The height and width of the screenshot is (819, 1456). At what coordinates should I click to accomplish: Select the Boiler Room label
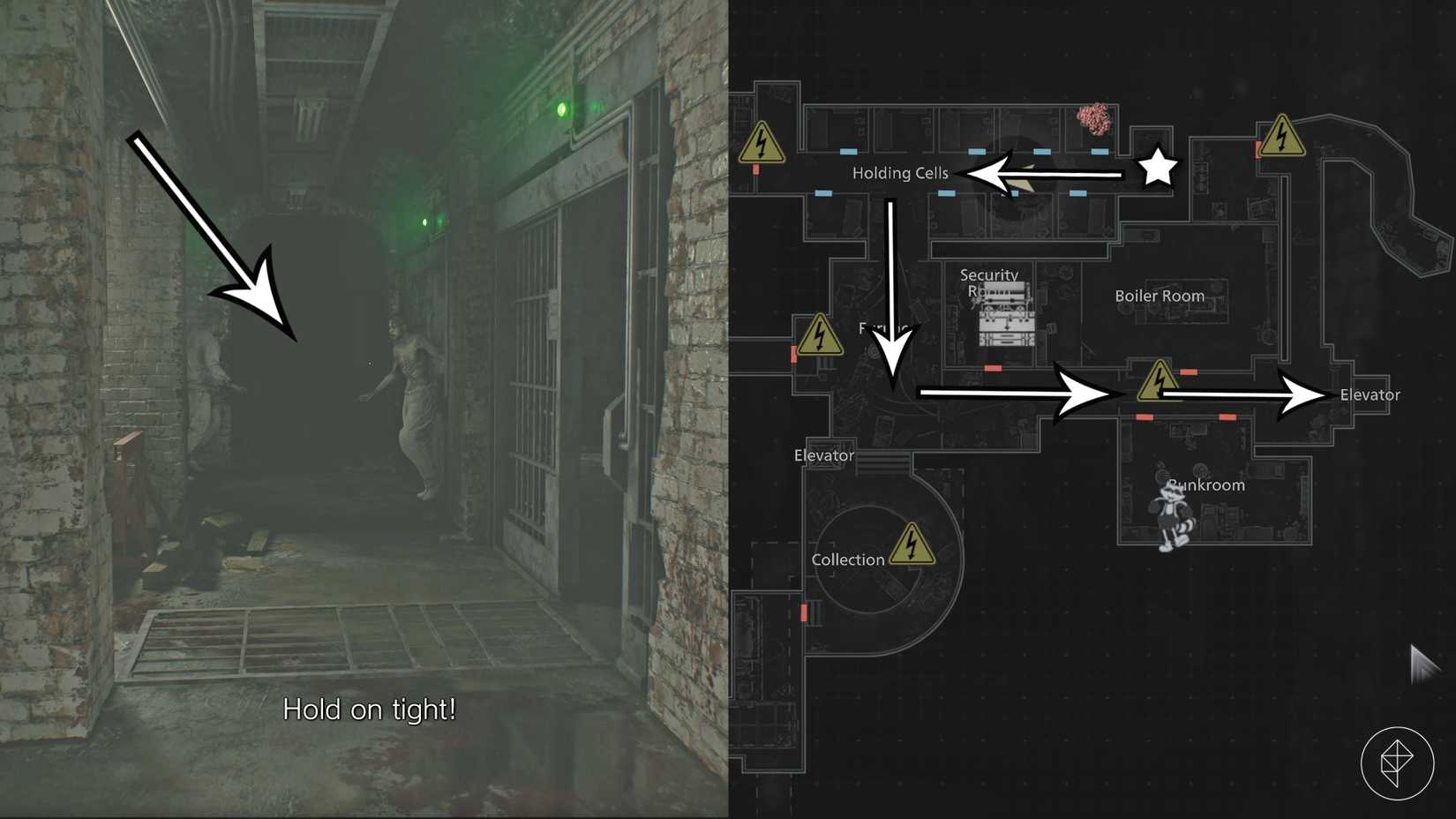click(x=1160, y=296)
